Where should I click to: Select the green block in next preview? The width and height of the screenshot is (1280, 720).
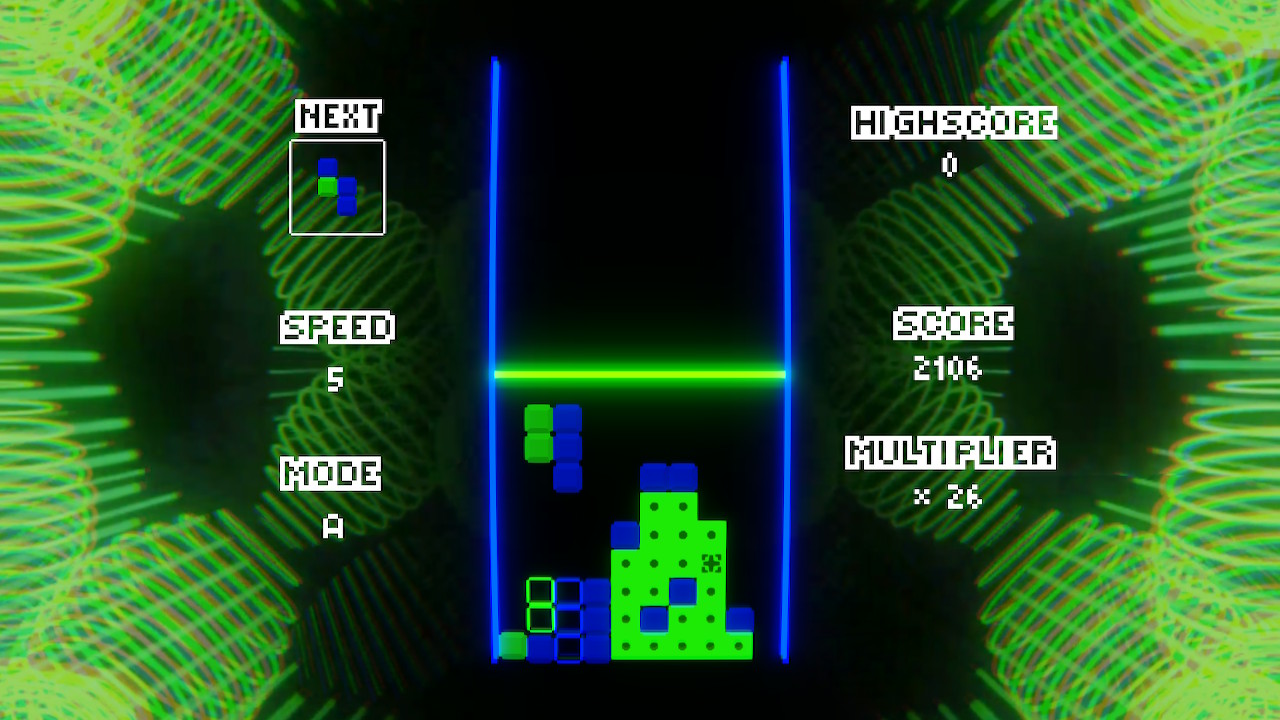tap(329, 185)
